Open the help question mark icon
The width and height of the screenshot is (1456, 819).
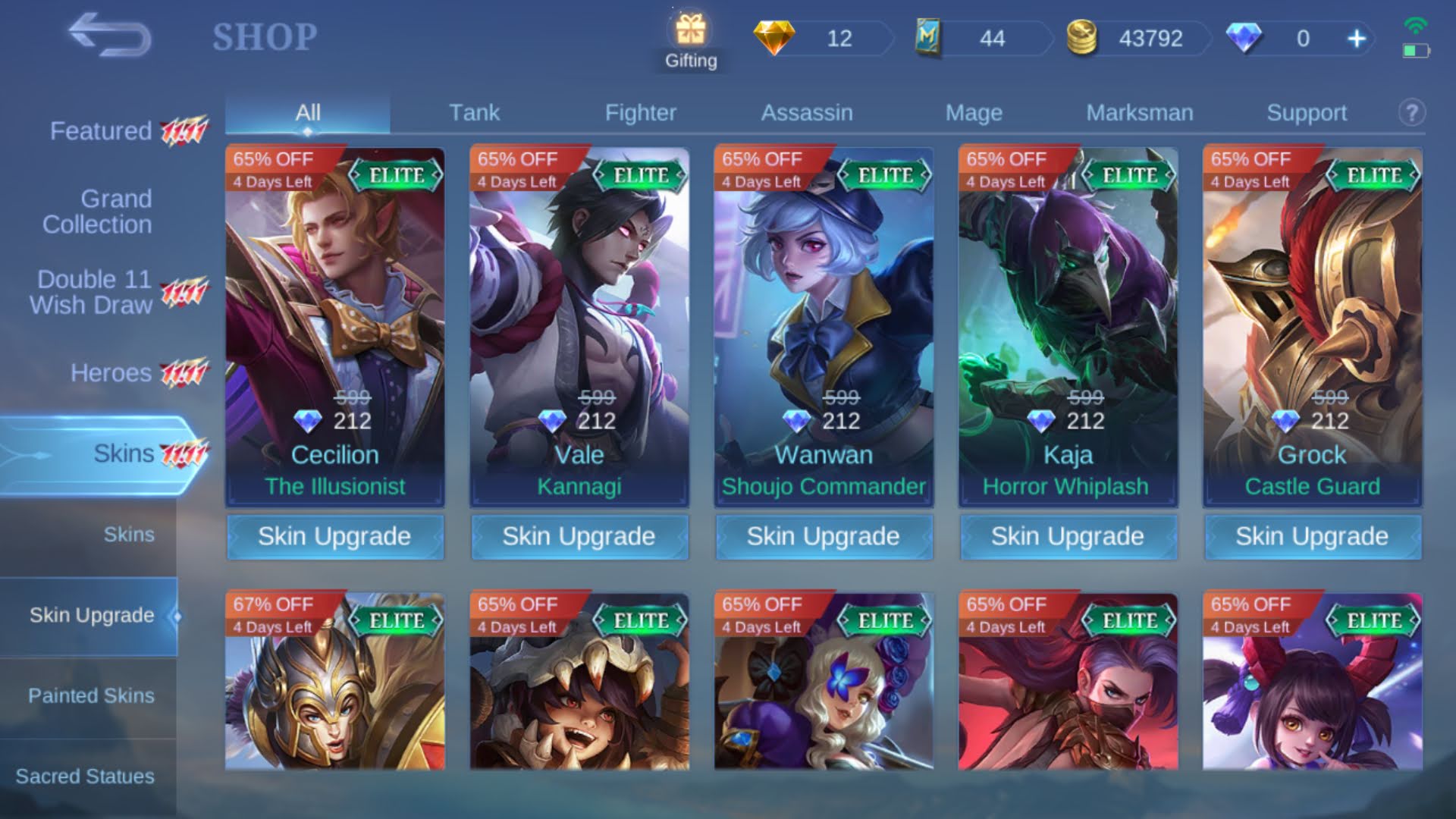(1410, 112)
